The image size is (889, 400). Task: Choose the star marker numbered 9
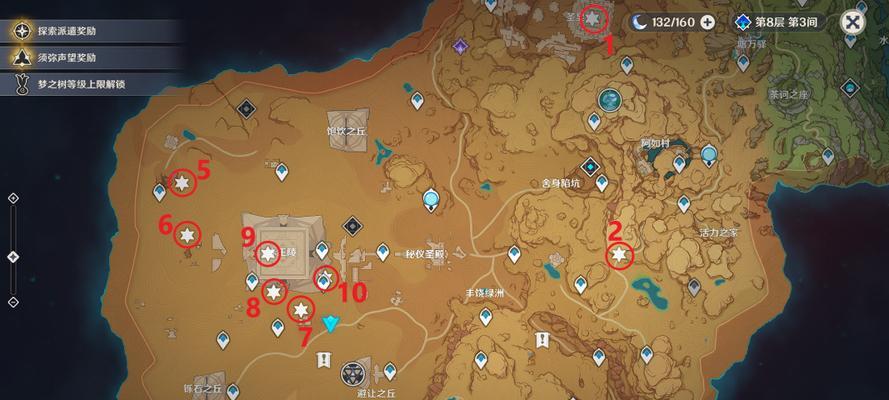coord(267,254)
